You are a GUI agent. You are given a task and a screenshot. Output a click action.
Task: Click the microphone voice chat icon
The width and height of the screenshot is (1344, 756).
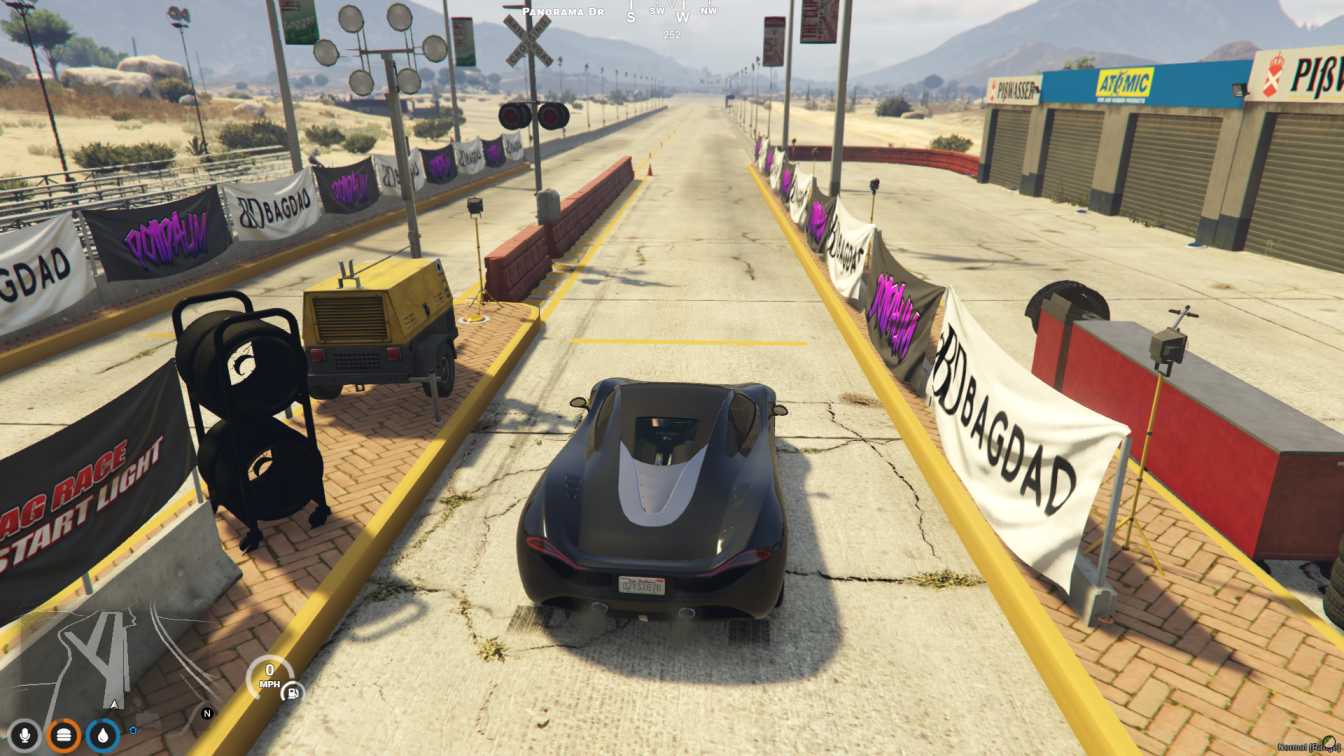(x=25, y=736)
